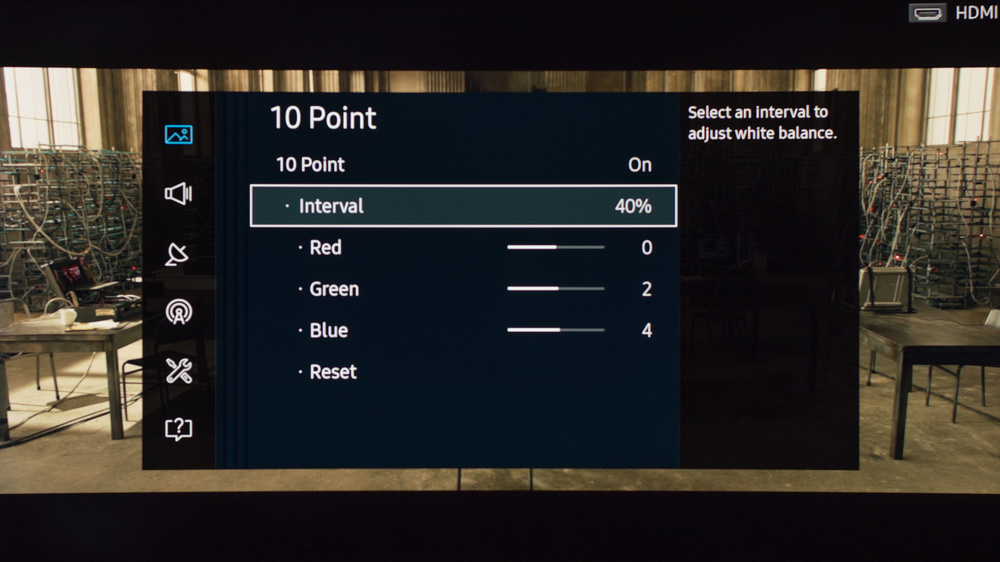The image size is (1000, 562).
Task: Switch to the Network antenna tab
Action: pos(179,312)
